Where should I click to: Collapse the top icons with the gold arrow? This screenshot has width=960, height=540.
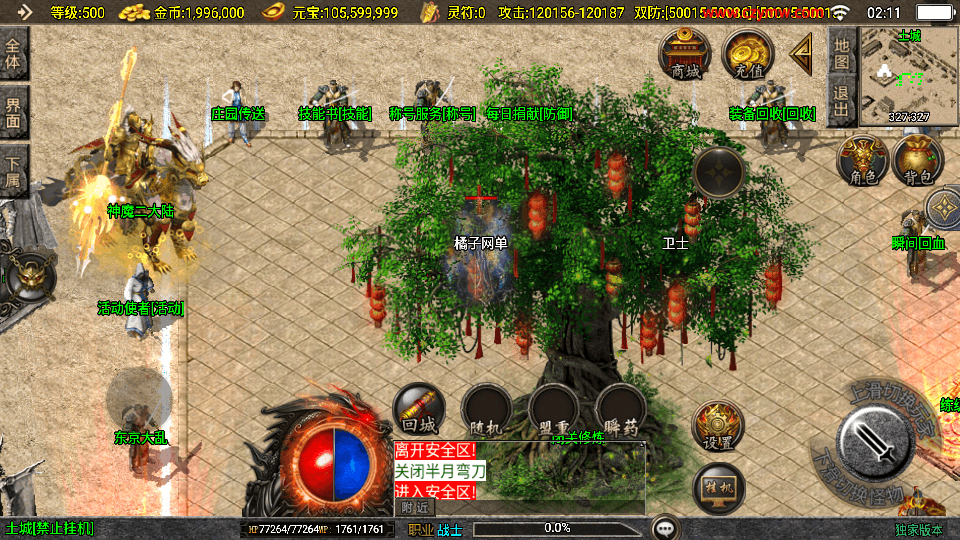[x=801, y=53]
